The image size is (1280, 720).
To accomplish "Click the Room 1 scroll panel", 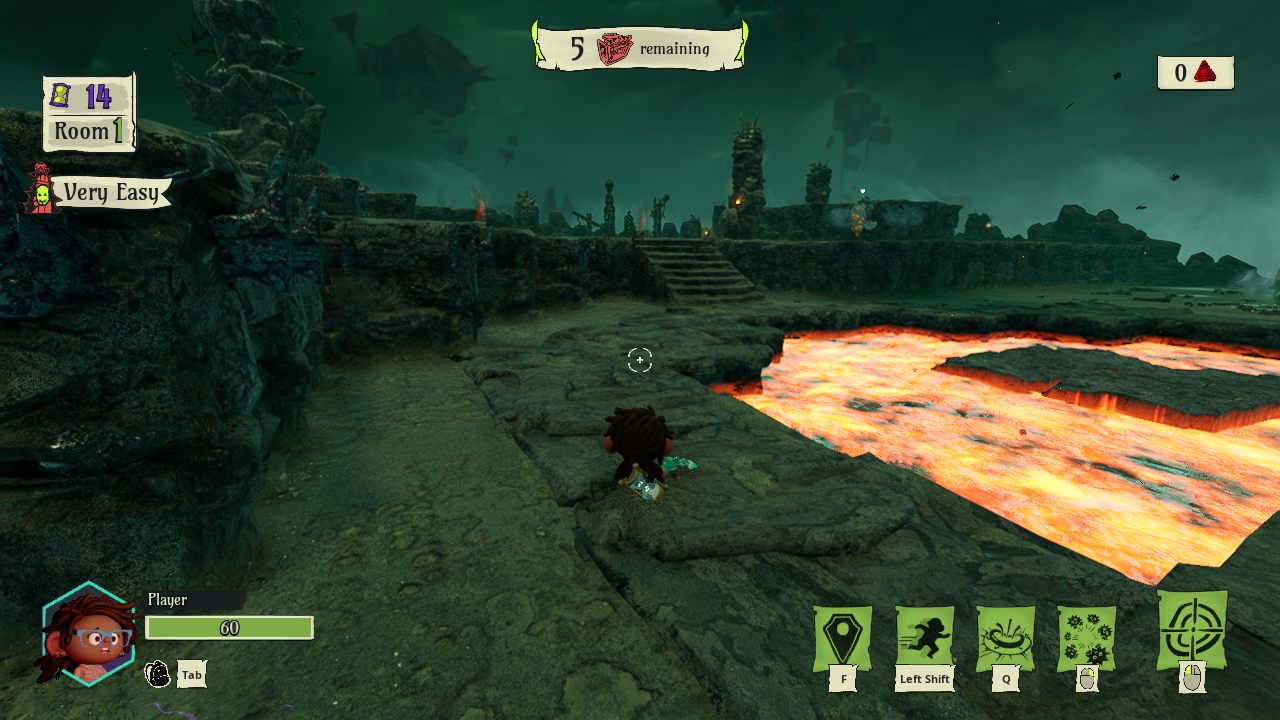I will point(89,113).
